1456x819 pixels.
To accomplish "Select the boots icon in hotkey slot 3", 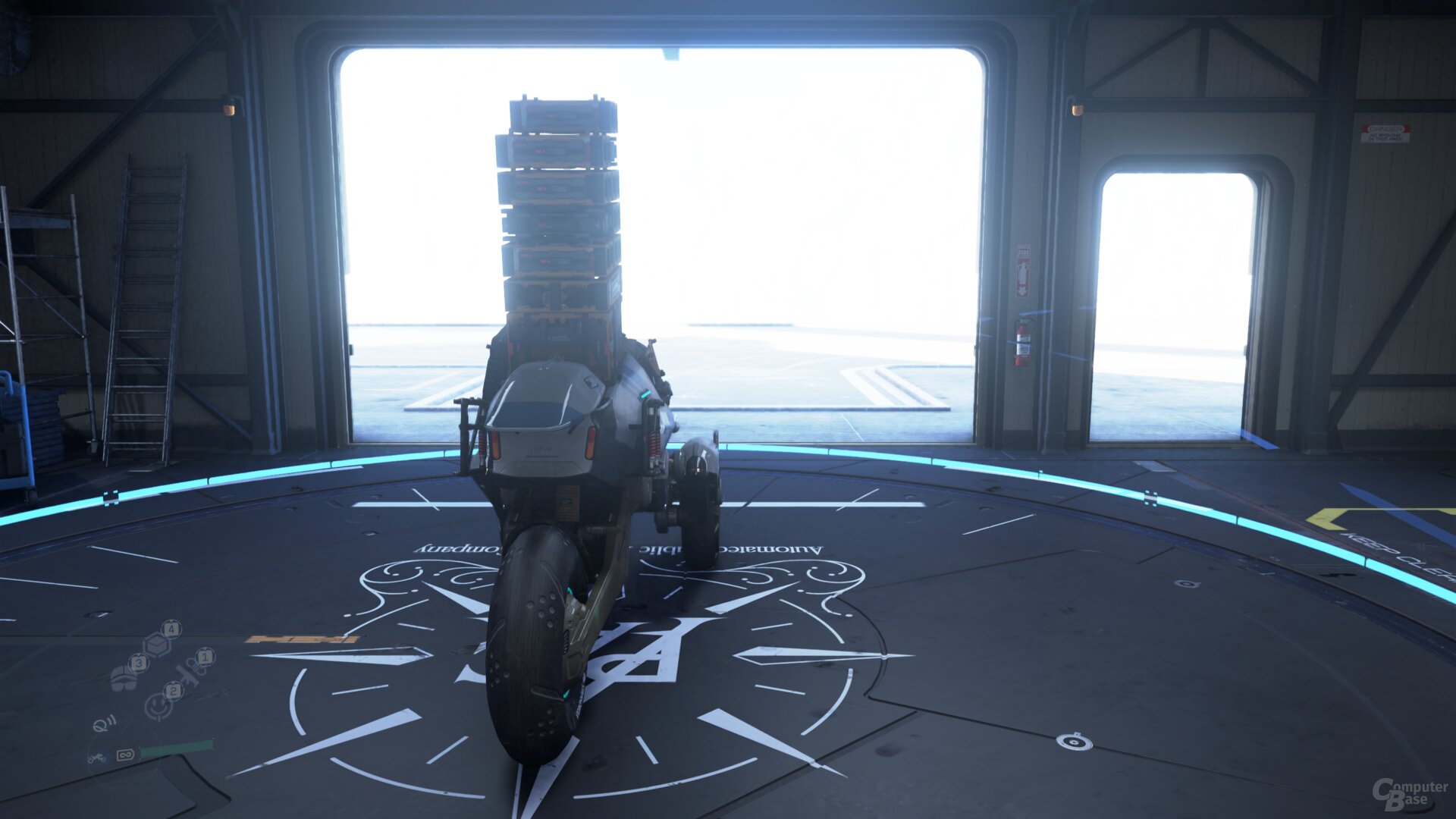I will coord(124,677).
